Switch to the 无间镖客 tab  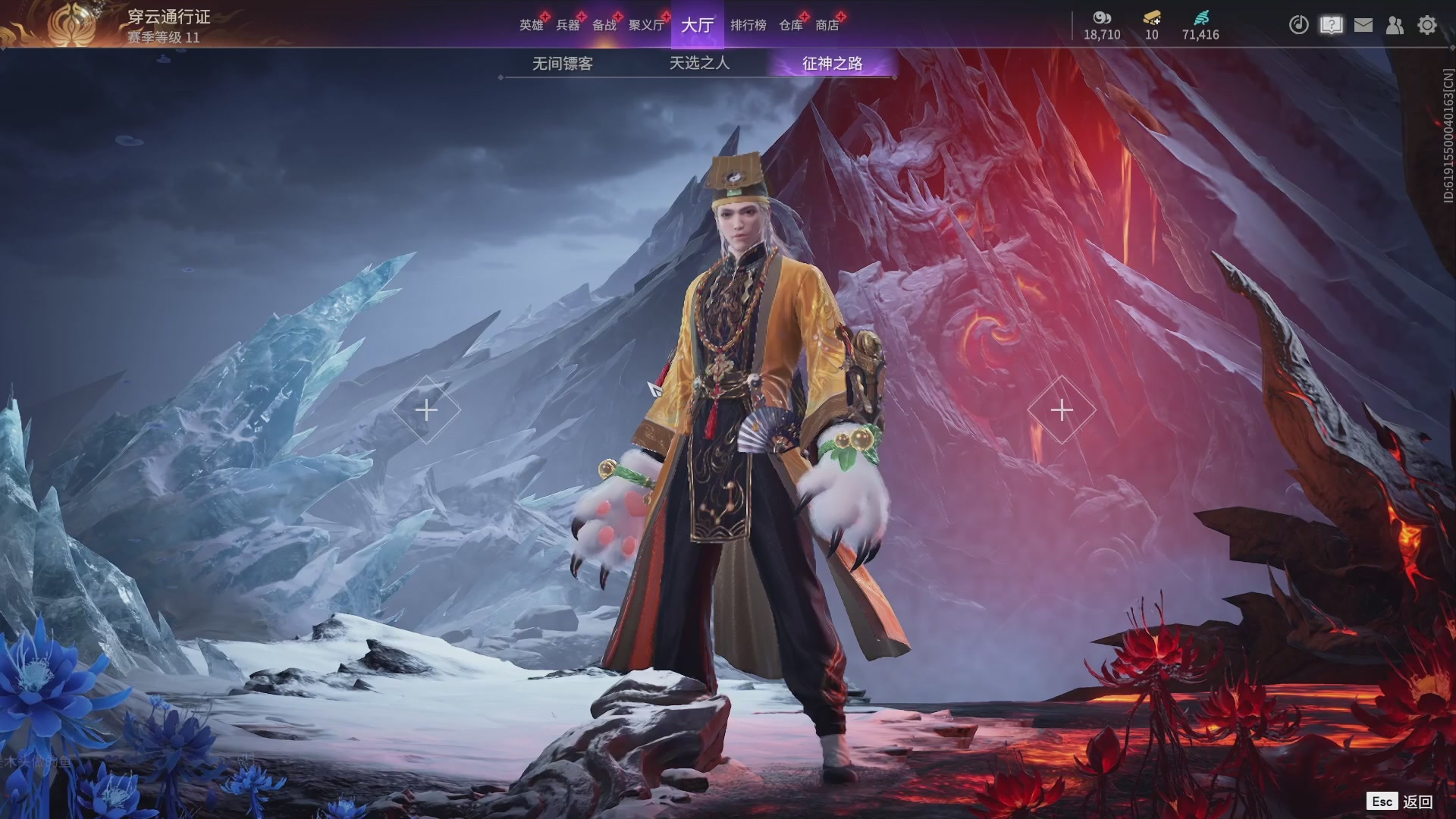pos(562,64)
